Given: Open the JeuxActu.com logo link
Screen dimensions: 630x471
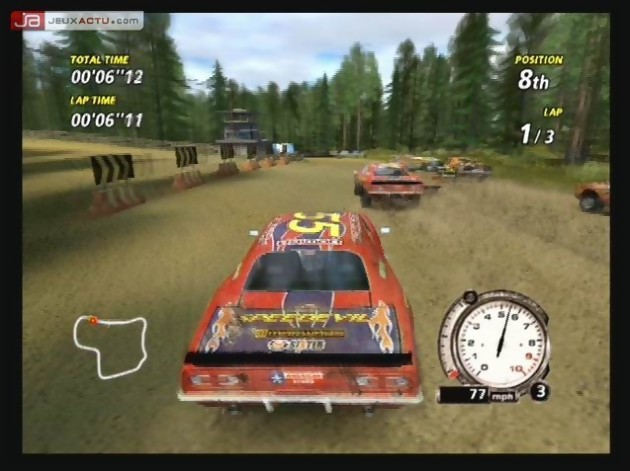Looking at the screenshot, I should tap(76, 20).
